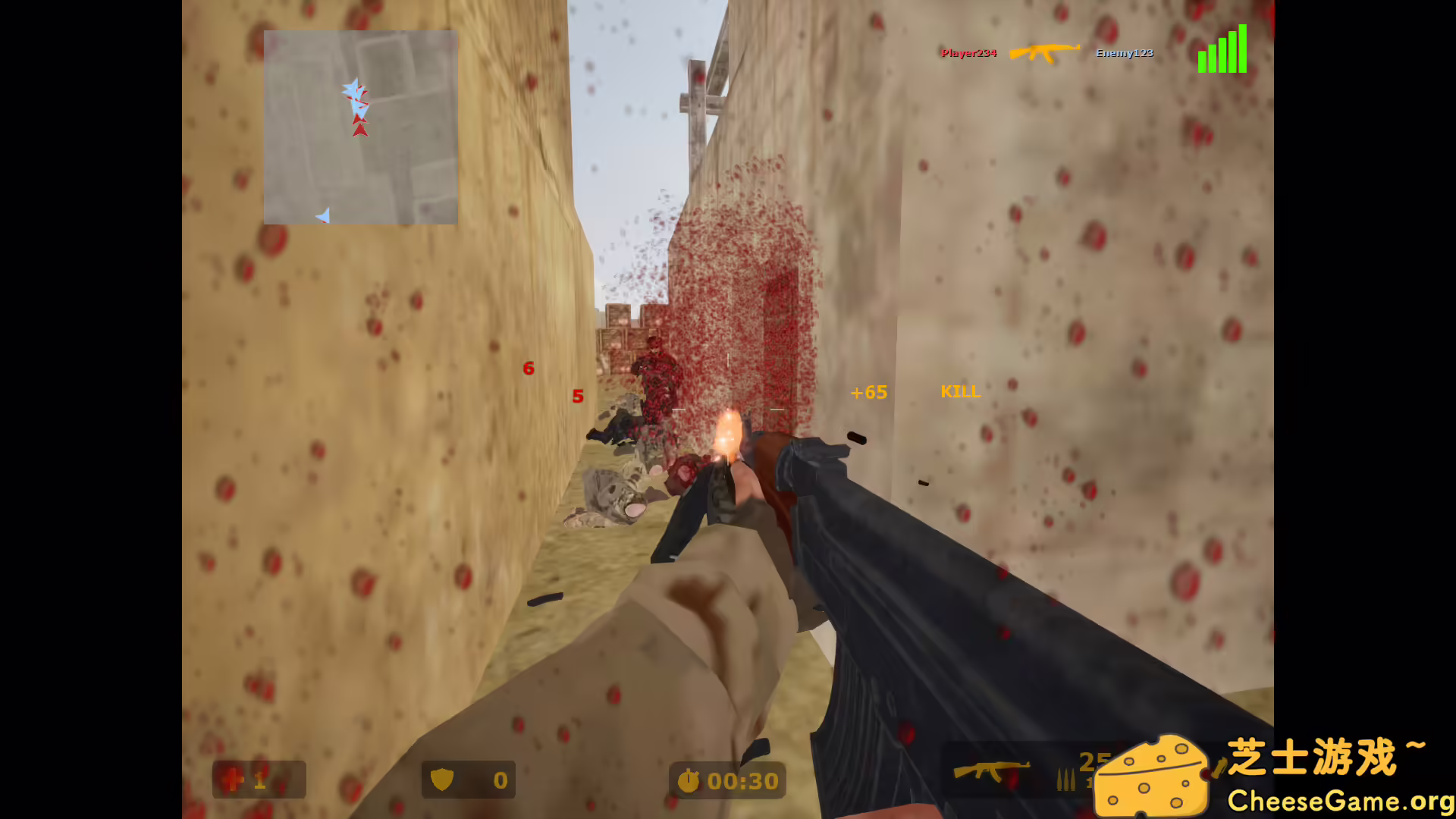Toggle the +65 score popup
The image size is (1456, 819).
[867, 393]
